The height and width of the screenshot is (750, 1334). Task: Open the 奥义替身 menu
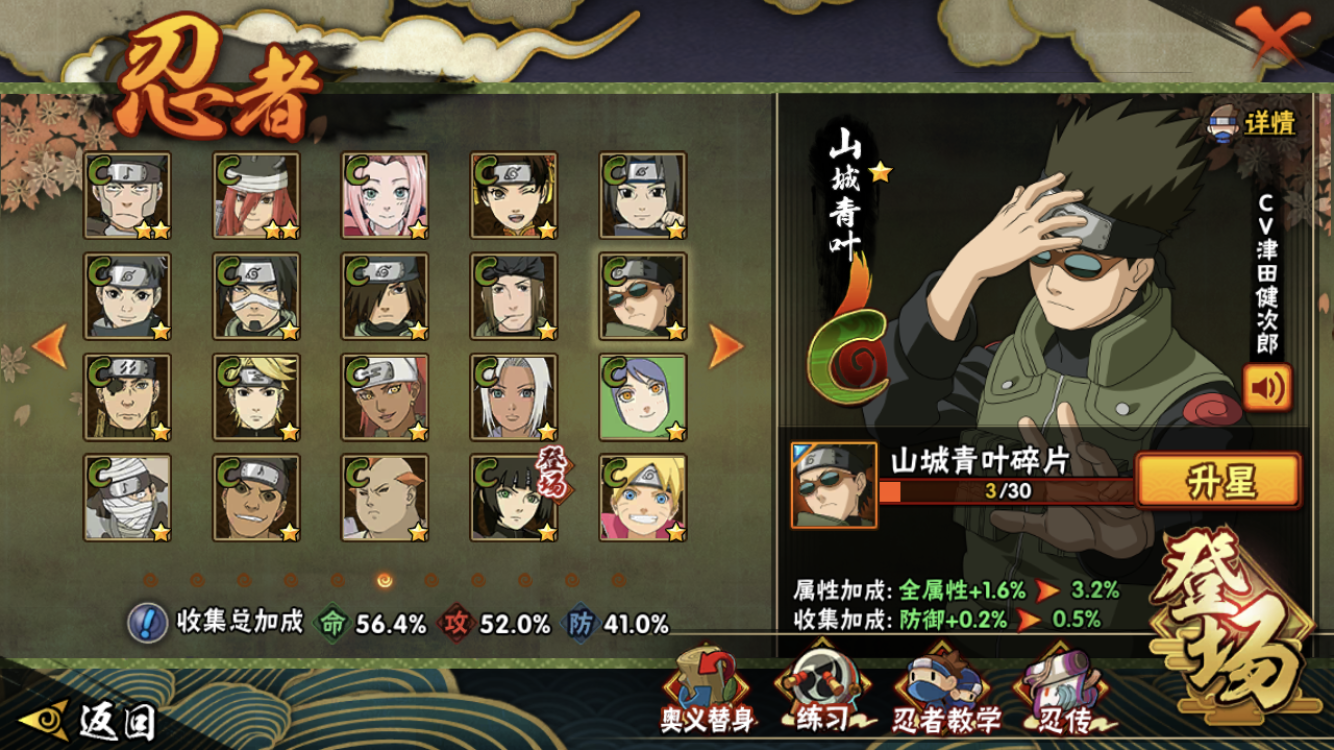click(x=707, y=691)
